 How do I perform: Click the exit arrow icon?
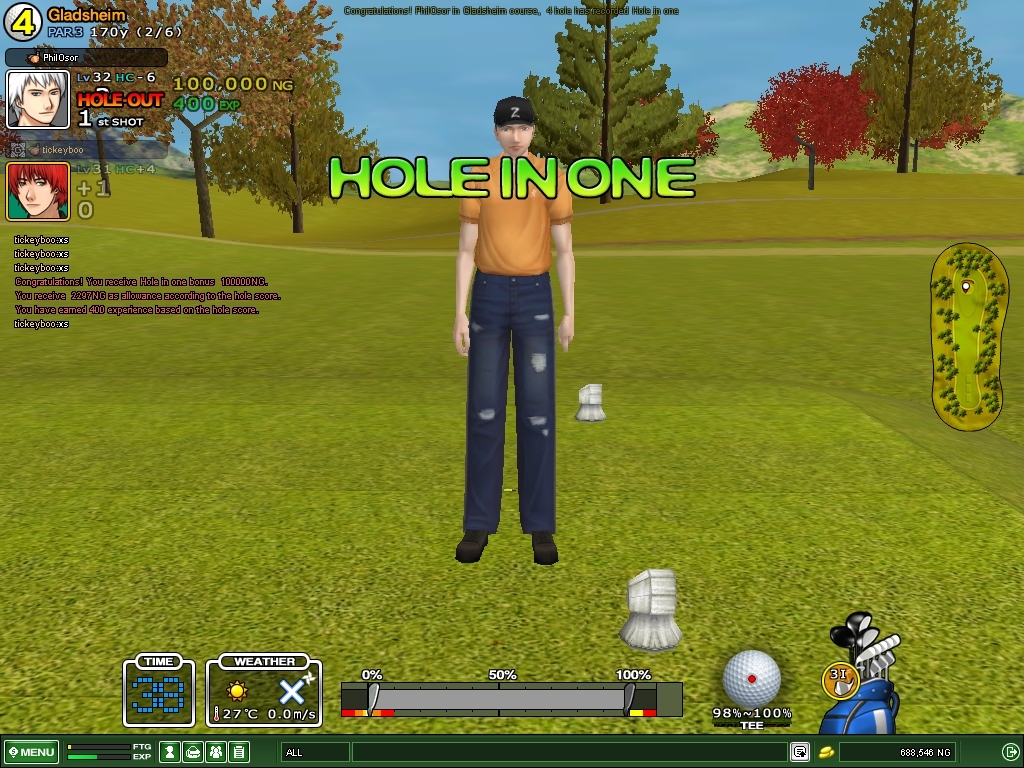tap(1010, 752)
